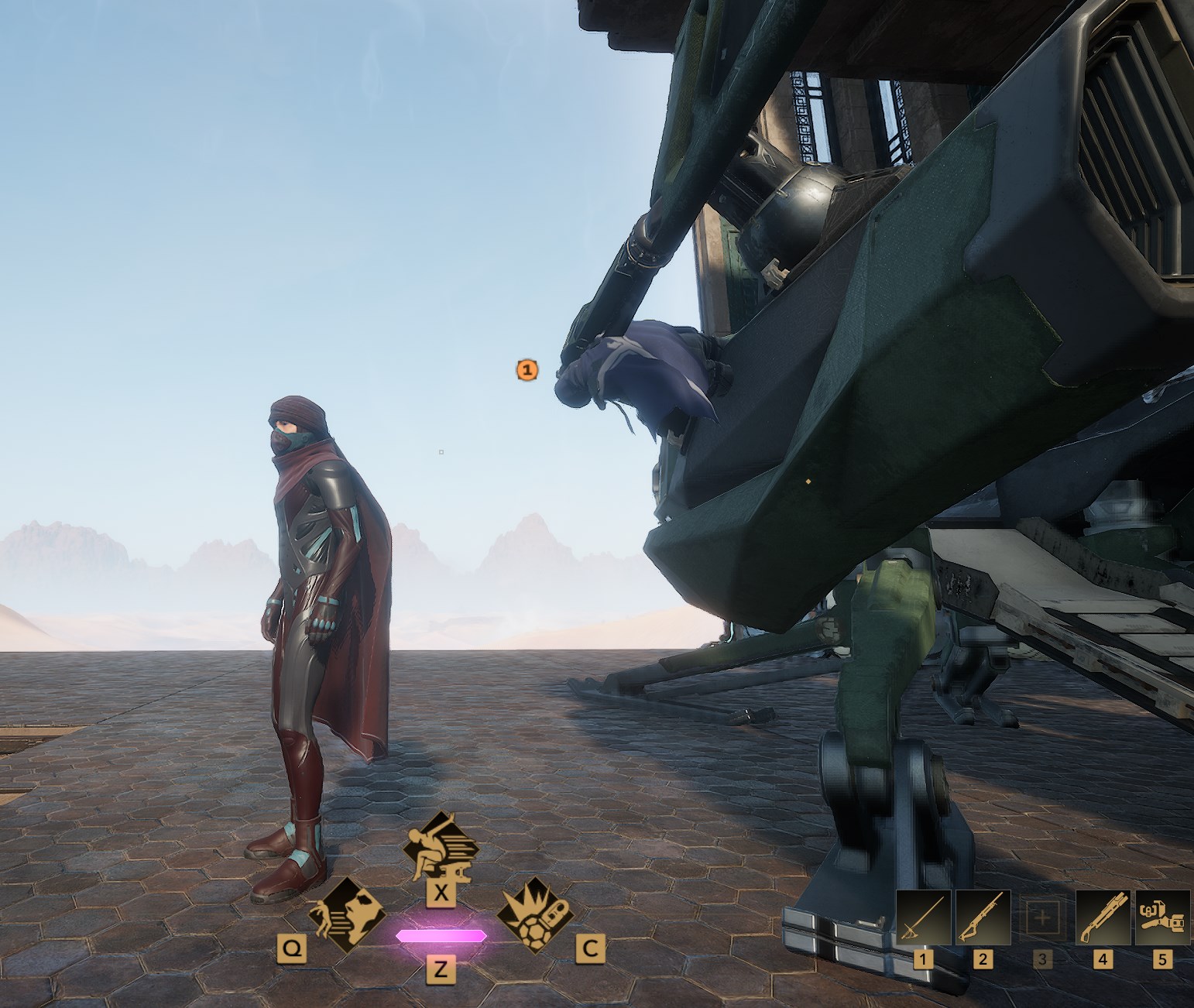Viewport: 1194px width, 1008px height.
Task: Activate the face profile voice ability
Action: coord(346,917)
